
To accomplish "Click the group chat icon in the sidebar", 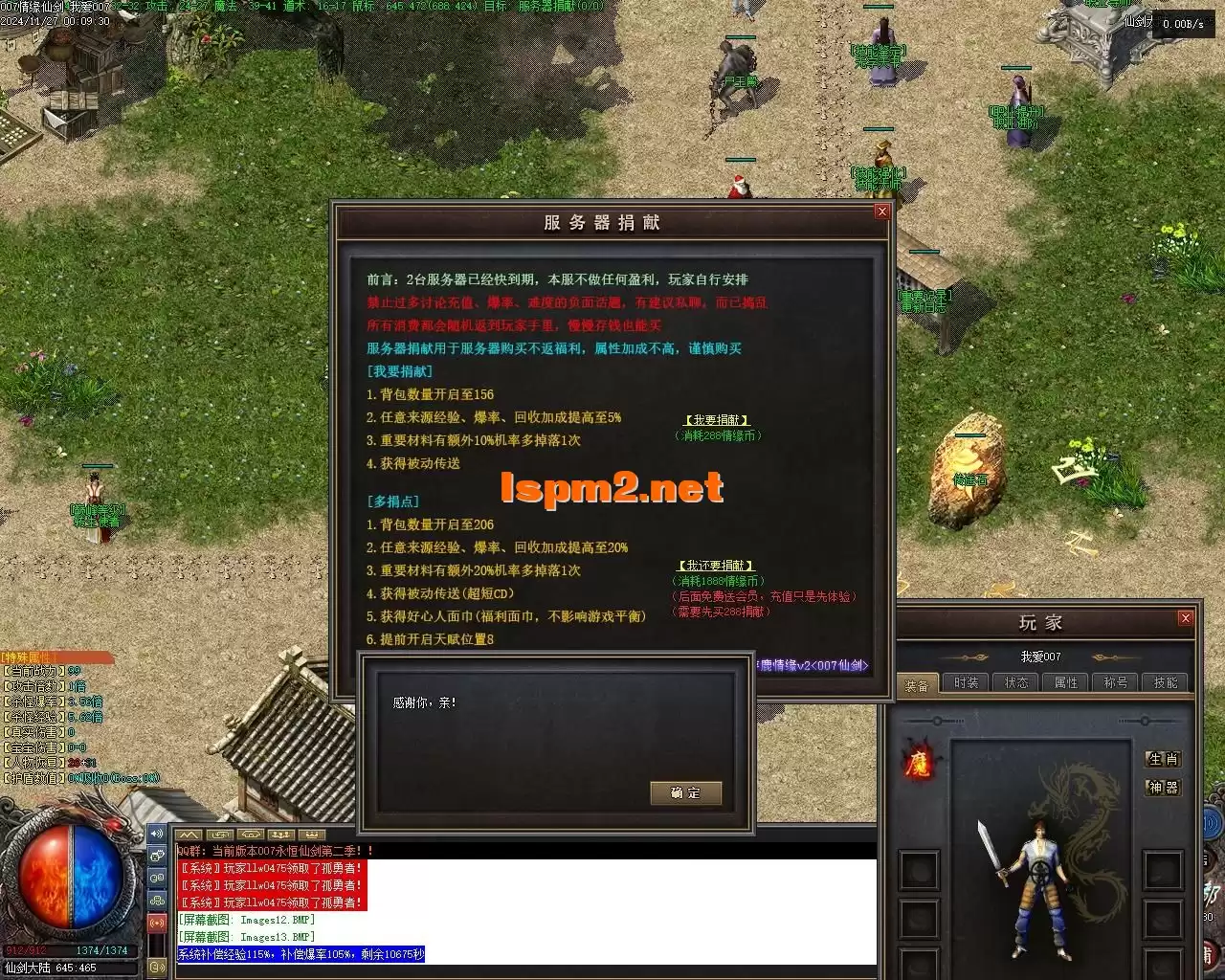I will coord(157,900).
